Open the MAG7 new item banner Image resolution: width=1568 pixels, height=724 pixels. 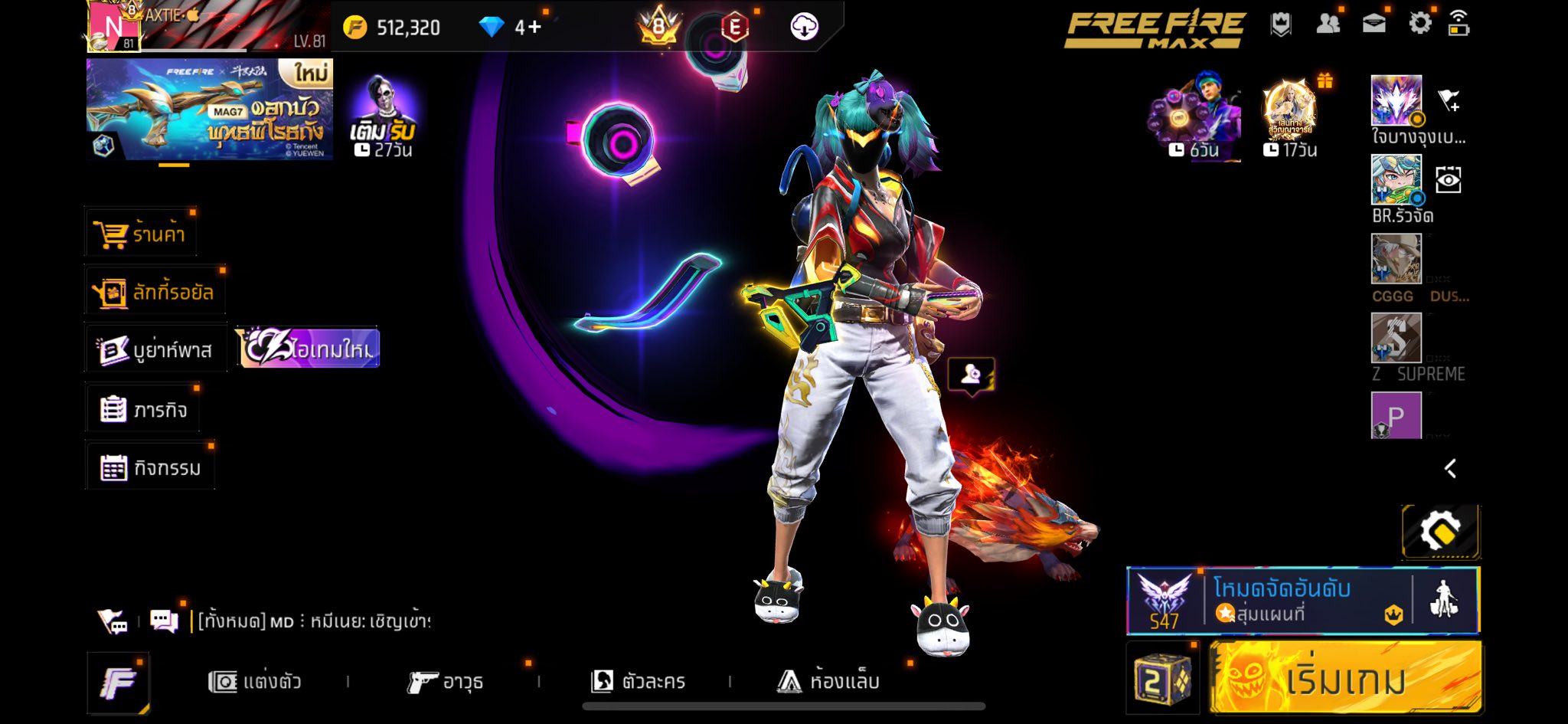(x=210, y=110)
